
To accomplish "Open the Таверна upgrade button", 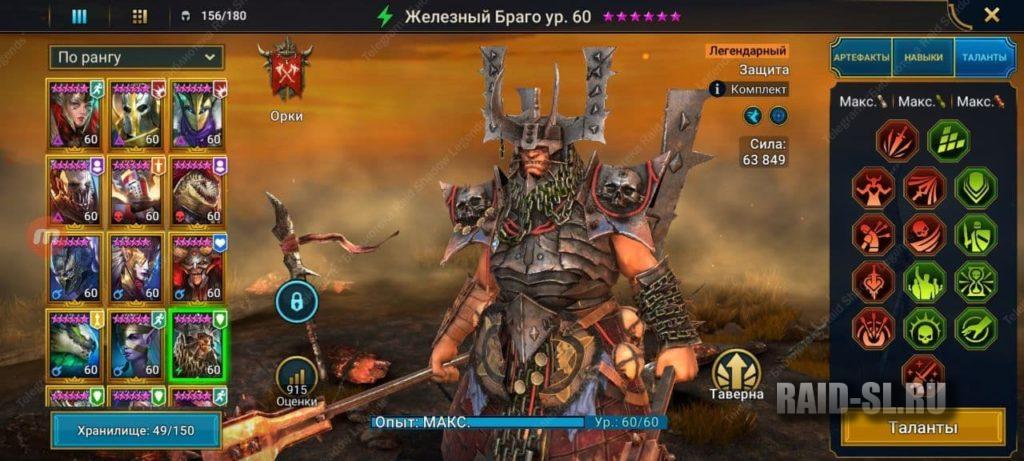I will [x=737, y=375].
